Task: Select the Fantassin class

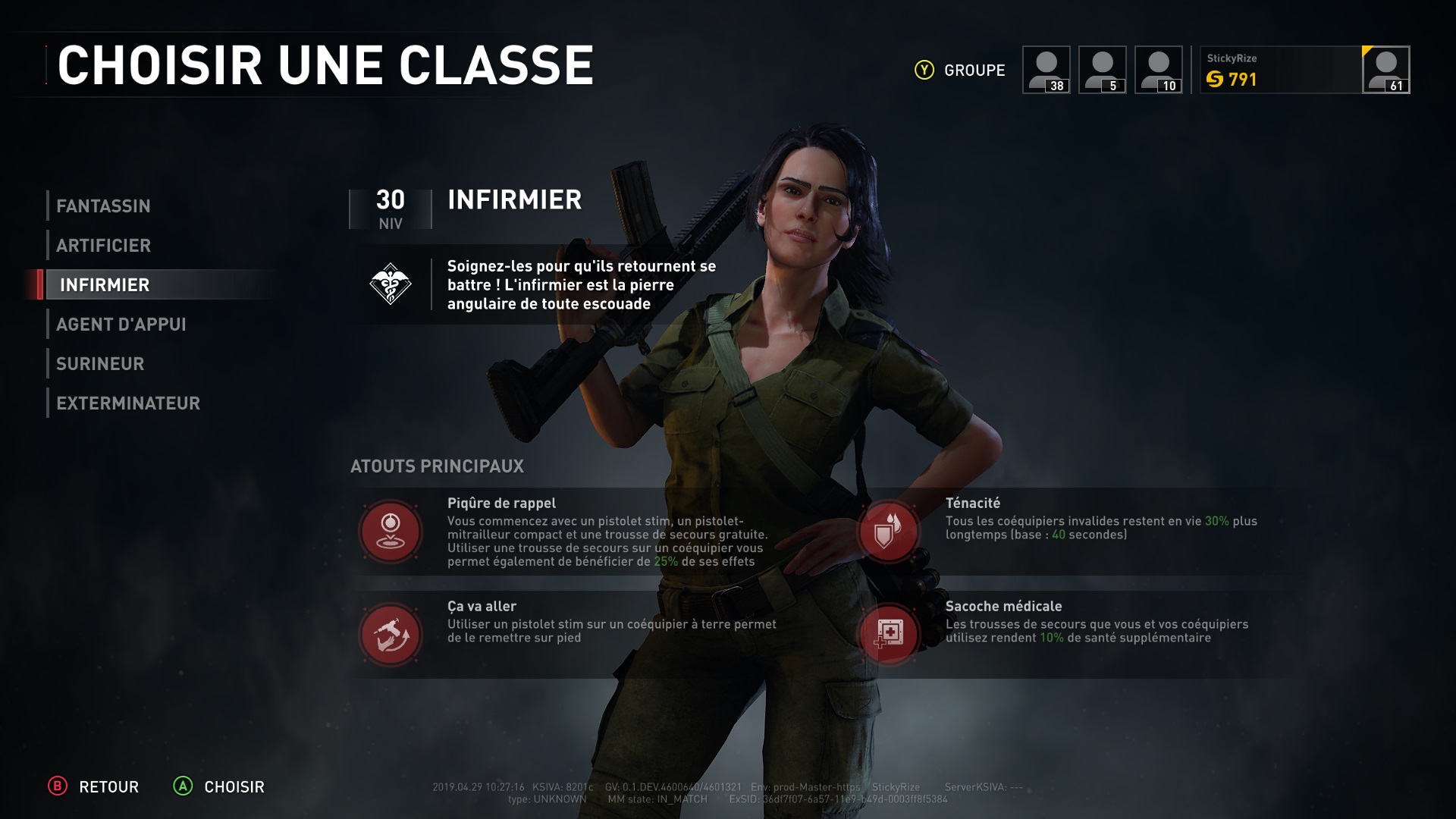Action: tap(103, 206)
